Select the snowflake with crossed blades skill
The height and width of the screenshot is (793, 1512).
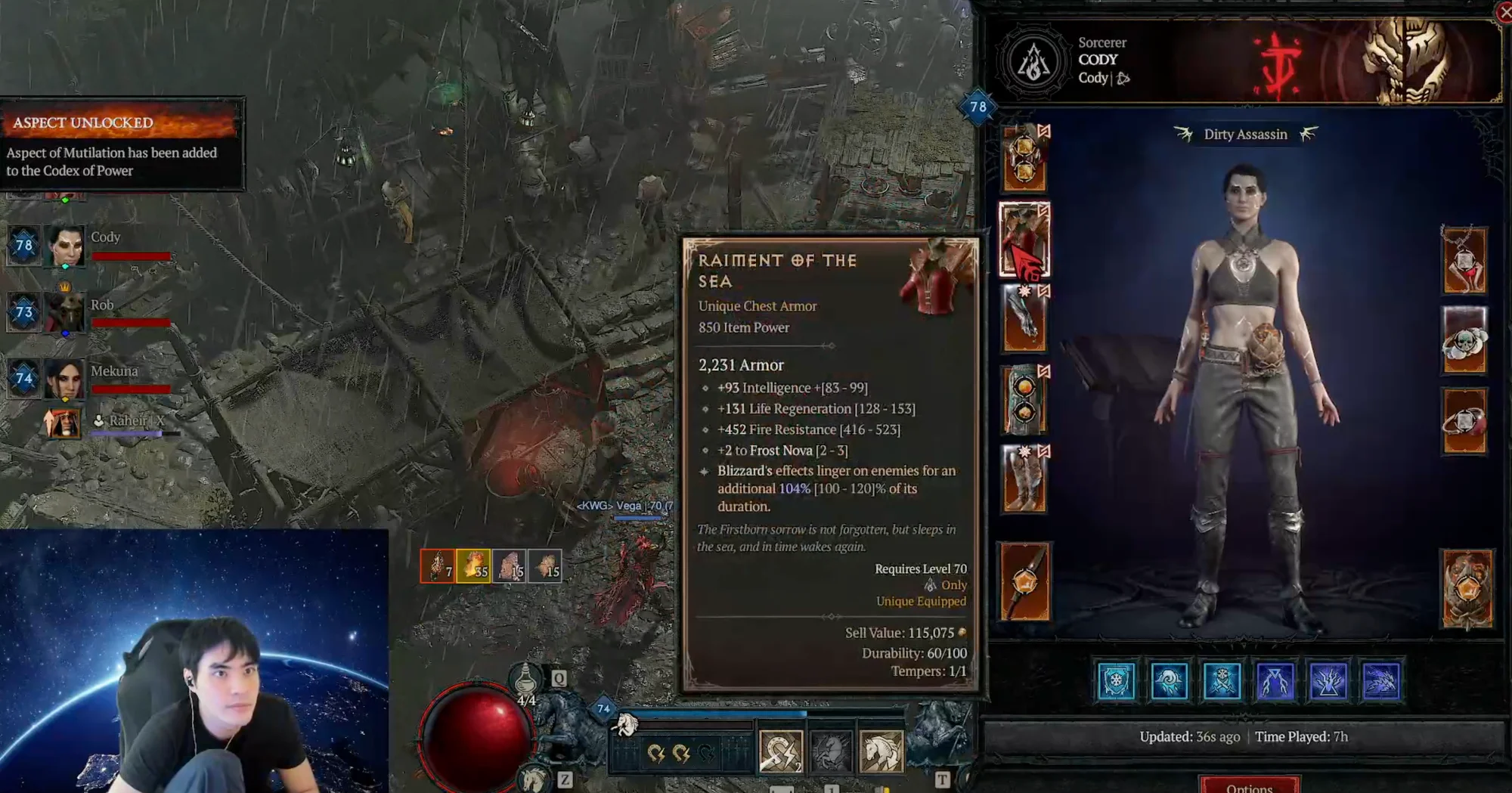(x=1222, y=681)
